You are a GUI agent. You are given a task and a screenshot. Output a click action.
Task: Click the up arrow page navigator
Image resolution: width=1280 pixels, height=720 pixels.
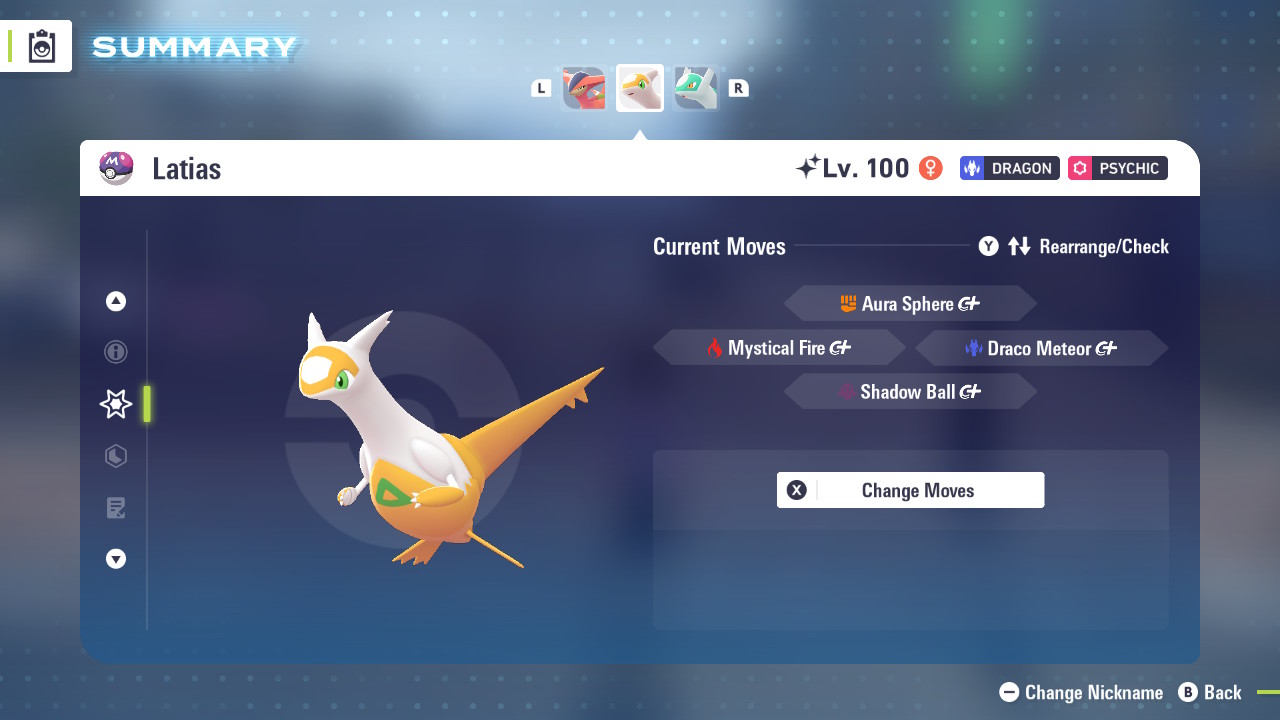[x=116, y=301]
